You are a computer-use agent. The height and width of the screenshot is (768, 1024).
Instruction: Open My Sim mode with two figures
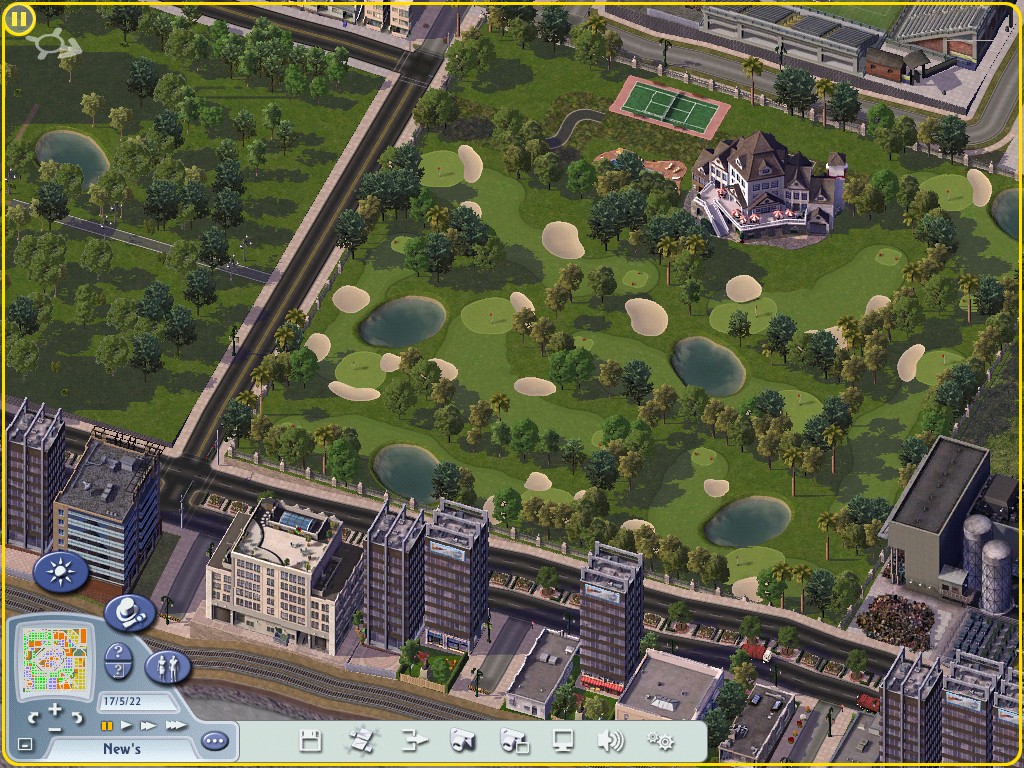[168, 667]
